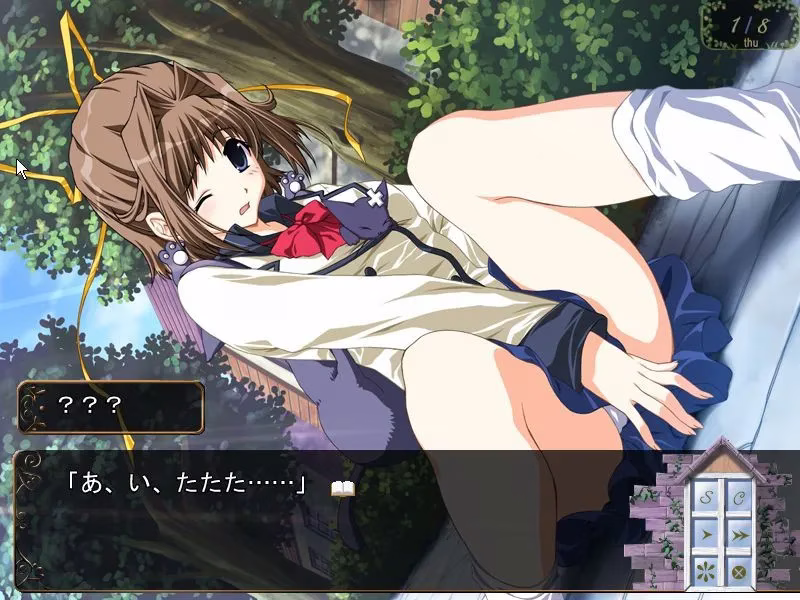Image resolution: width=800 pixels, height=600 pixels.
Task: Open the flower-icon window pane
Action: pos(705,572)
